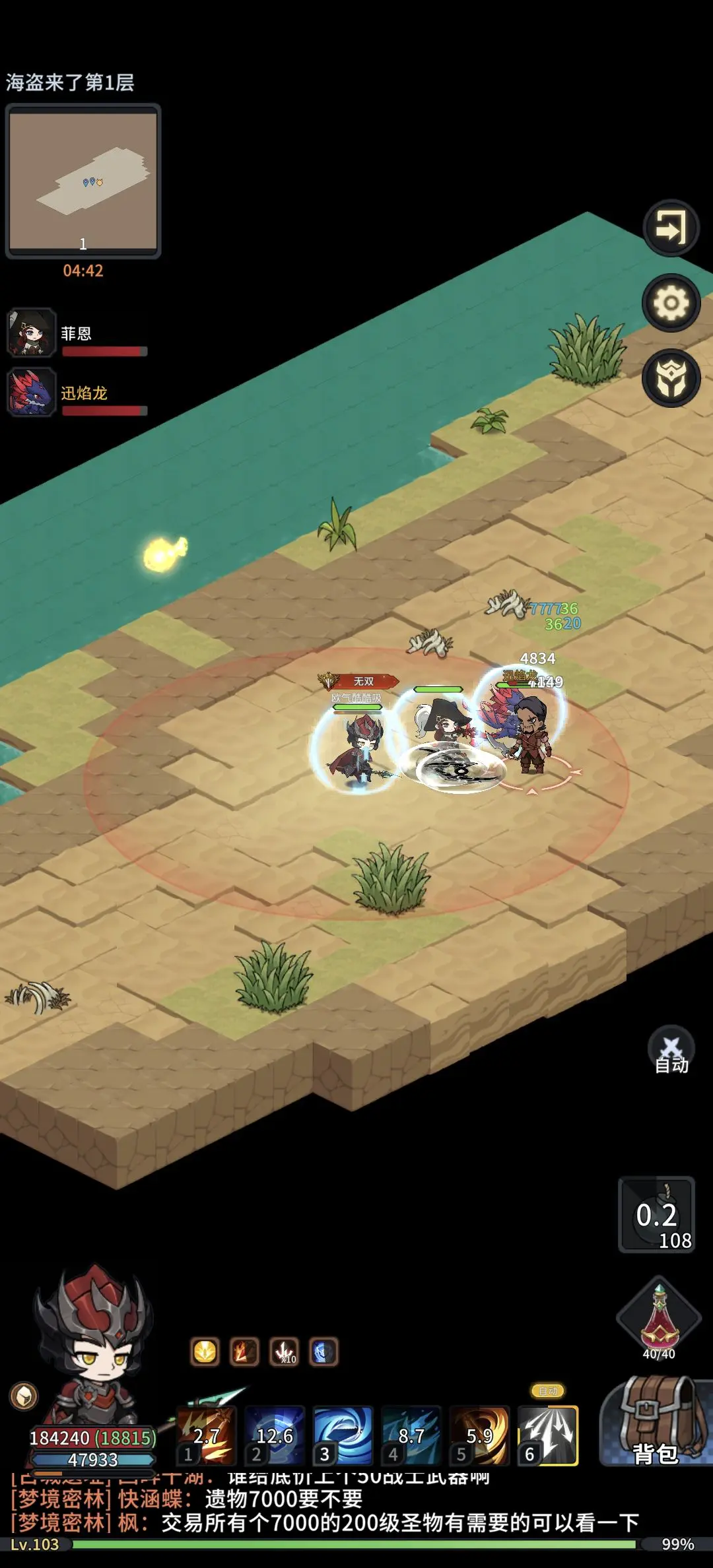Tap the exit dungeon arrow button
The height and width of the screenshot is (1568, 713).
click(x=671, y=228)
